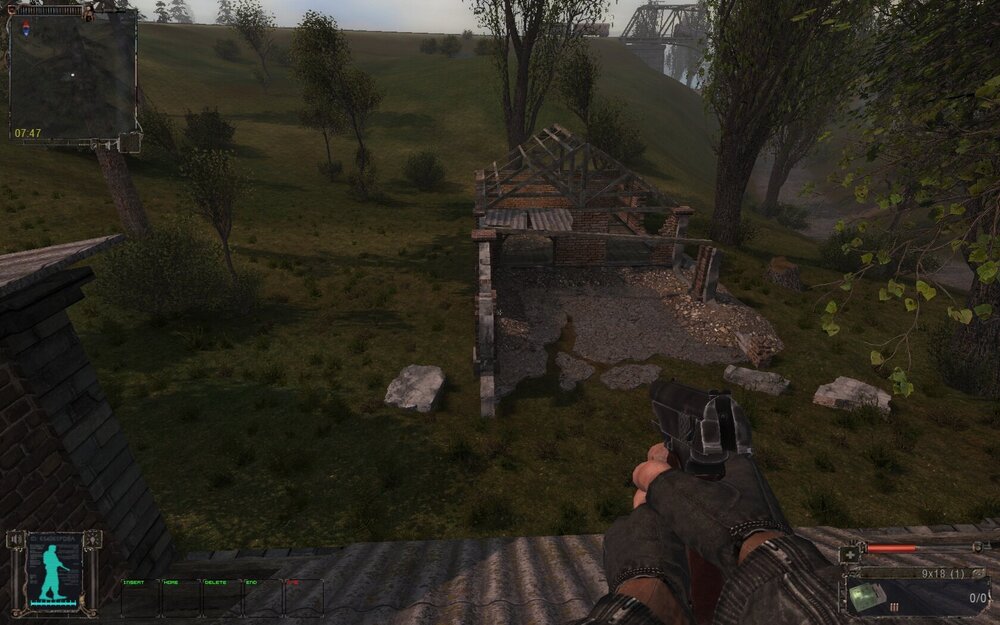Viewport: 1000px width, 625px height.
Task: Click the medical cross health icon
Action: [850, 553]
